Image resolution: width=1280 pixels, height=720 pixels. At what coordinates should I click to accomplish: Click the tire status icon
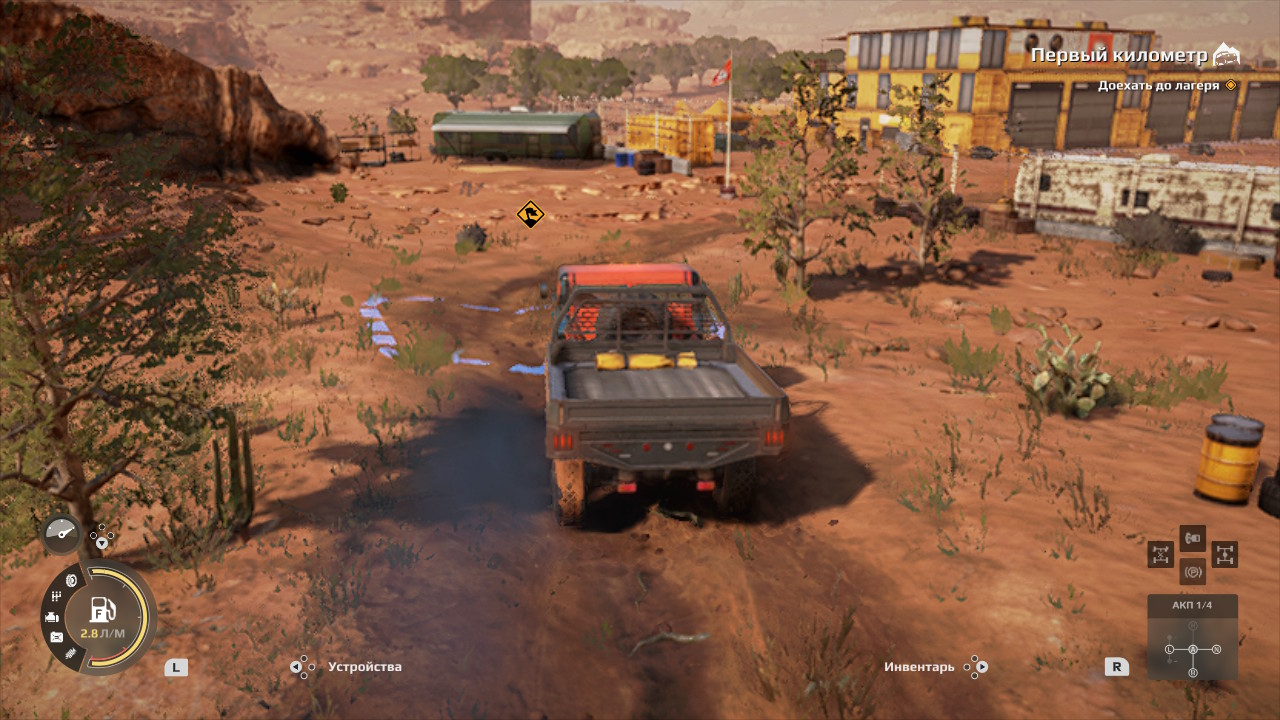point(72,581)
